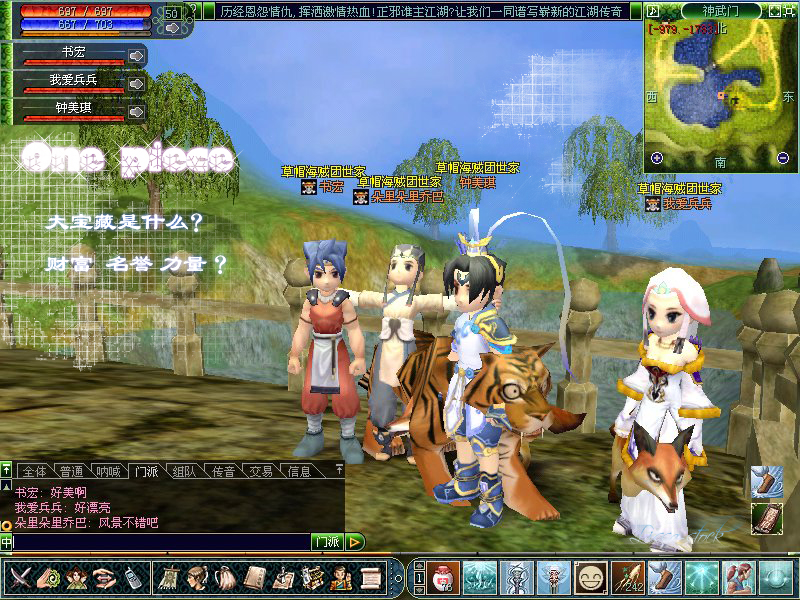Open the 组队 team chat tab
The width and height of the screenshot is (800, 600).
[x=184, y=471]
